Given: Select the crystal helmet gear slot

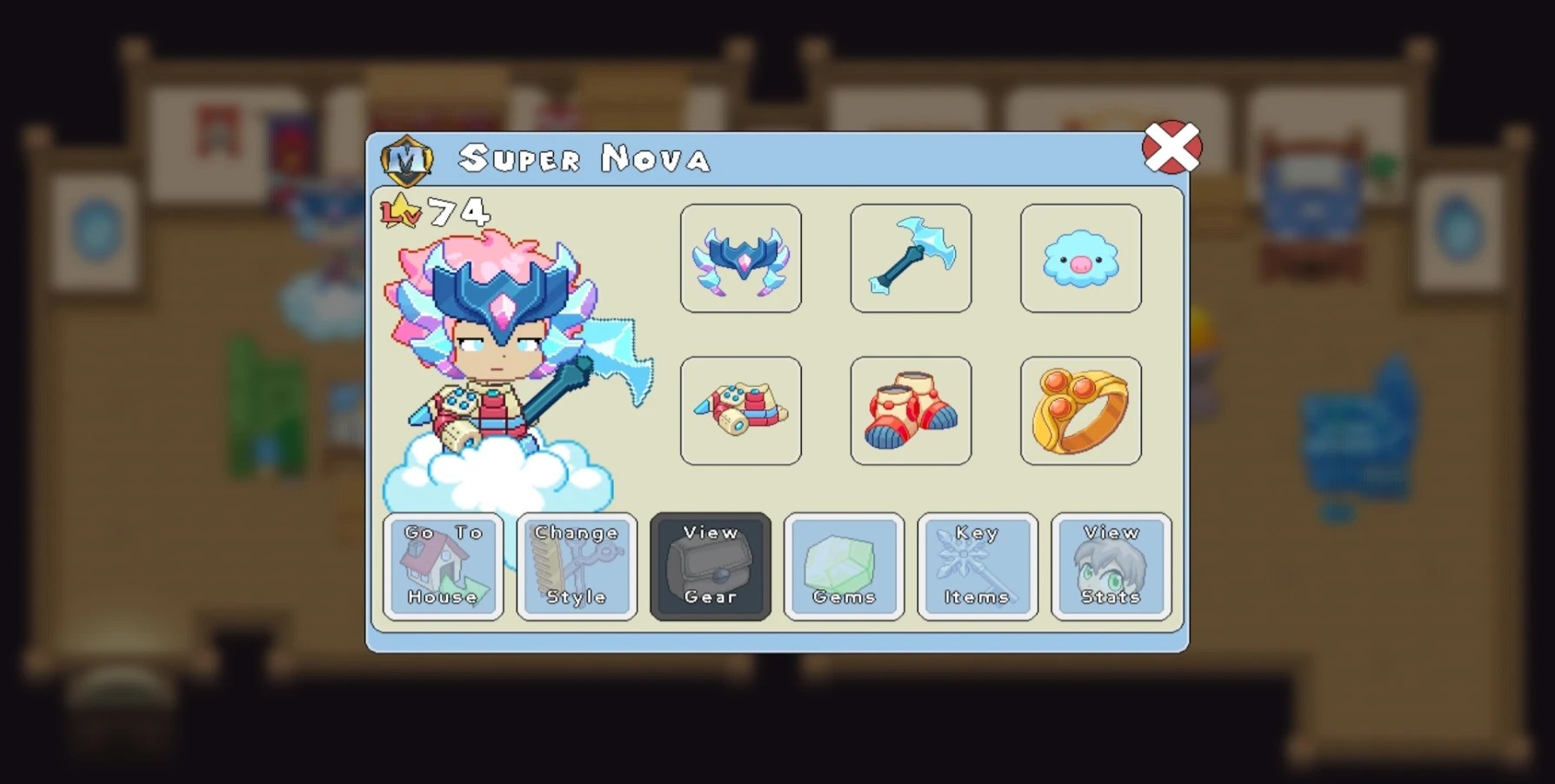Looking at the screenshot, I should coord(740,258).
